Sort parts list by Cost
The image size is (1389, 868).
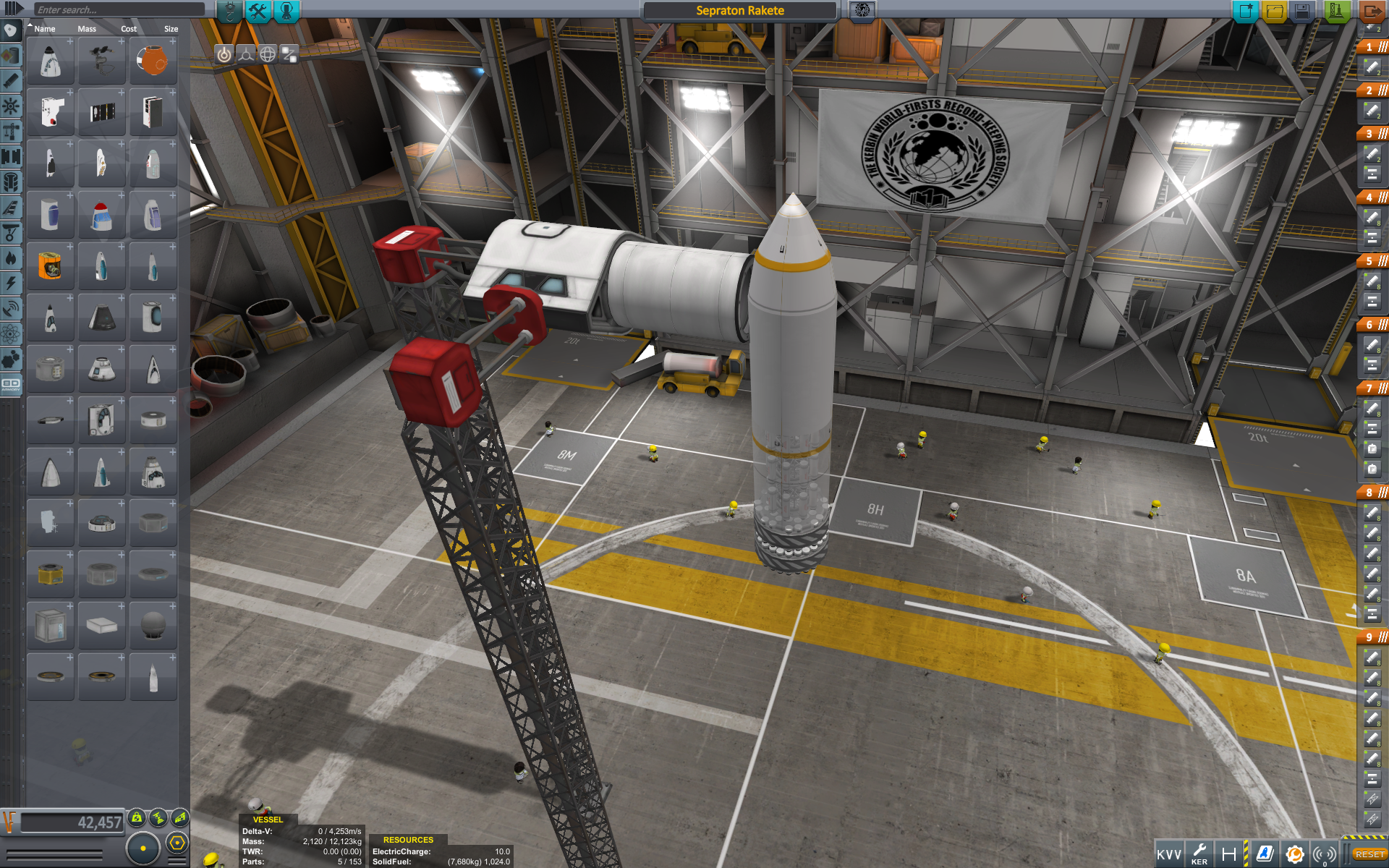coord(129,29)
